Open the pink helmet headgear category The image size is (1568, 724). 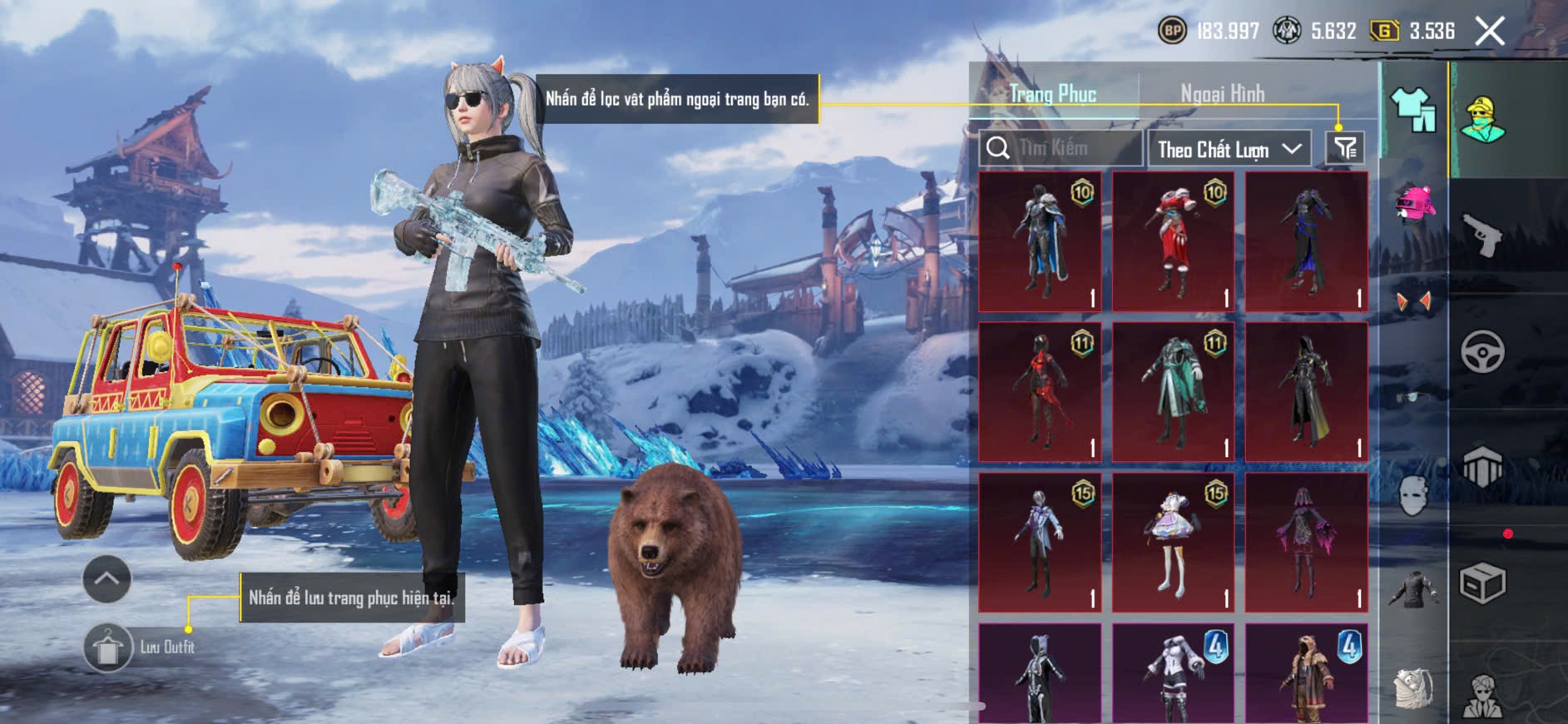point(1413,205)
